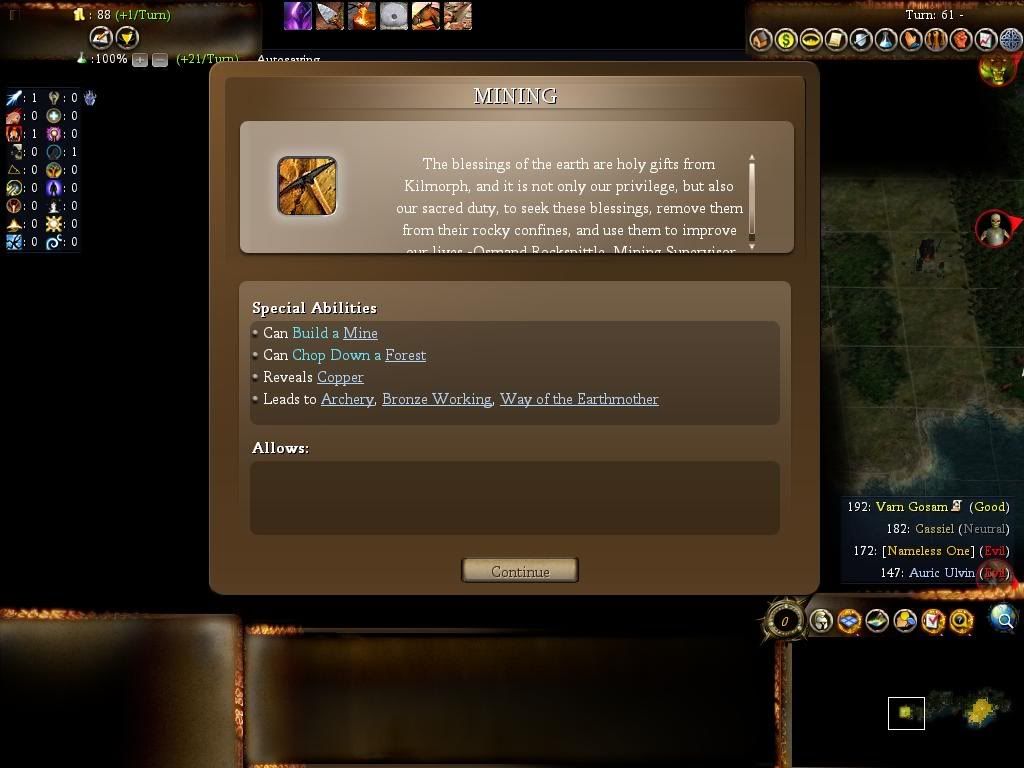Click the Continue button
The width and height of the screenshot is (1024, 768).
point(519,571)
